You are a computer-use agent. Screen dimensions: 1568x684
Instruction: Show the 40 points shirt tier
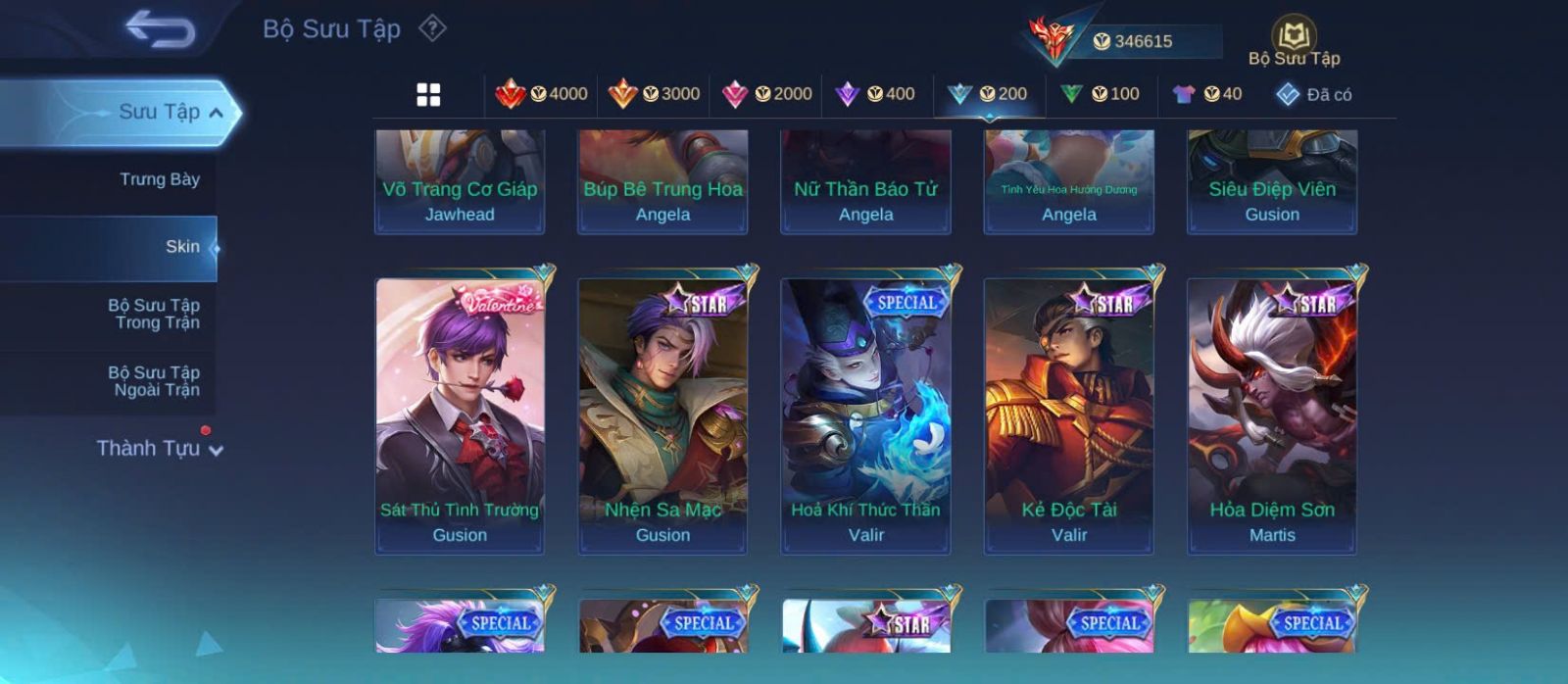click(1207, 94)
